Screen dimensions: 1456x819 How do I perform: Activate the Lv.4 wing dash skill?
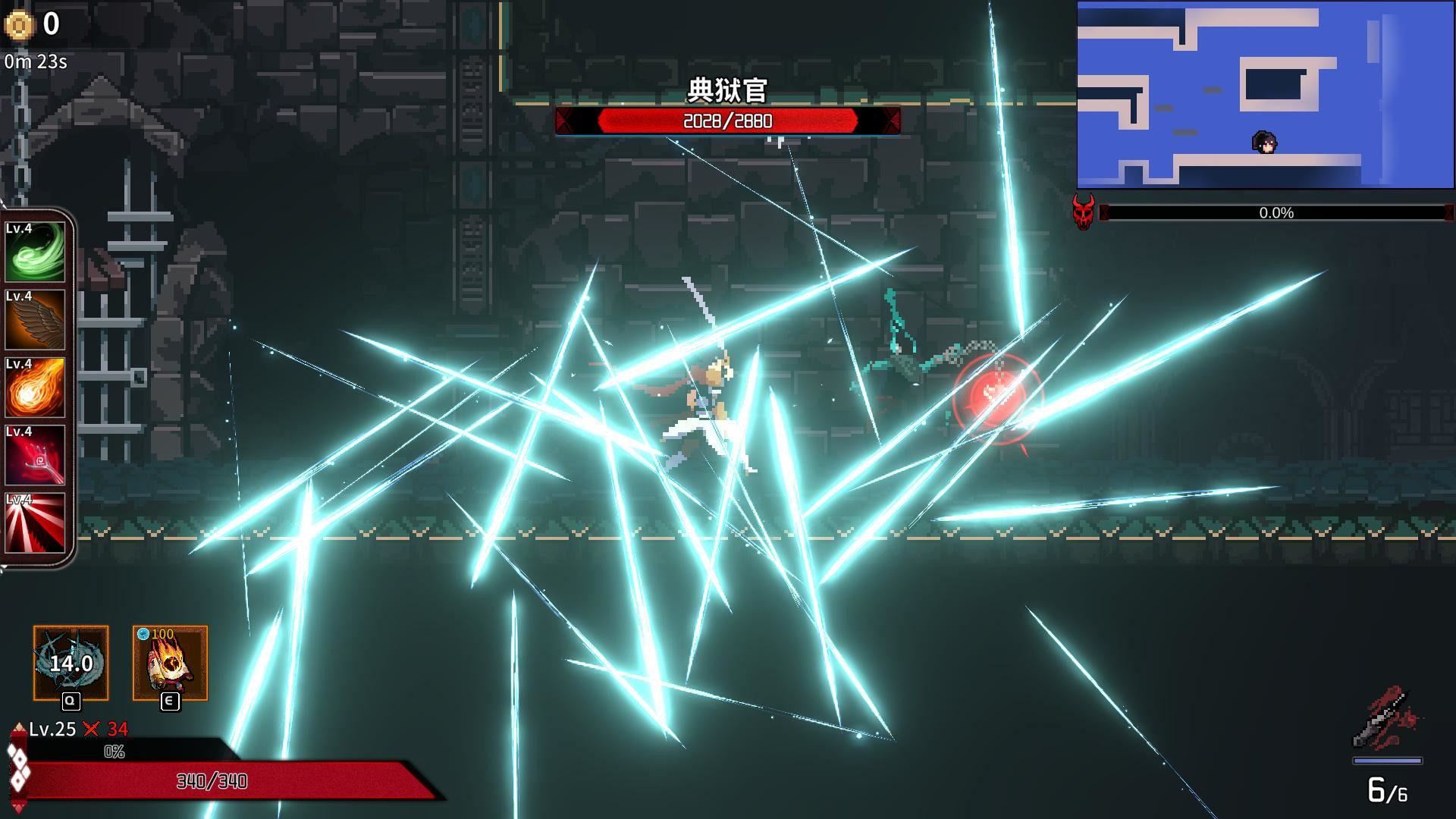pos(35,320)
